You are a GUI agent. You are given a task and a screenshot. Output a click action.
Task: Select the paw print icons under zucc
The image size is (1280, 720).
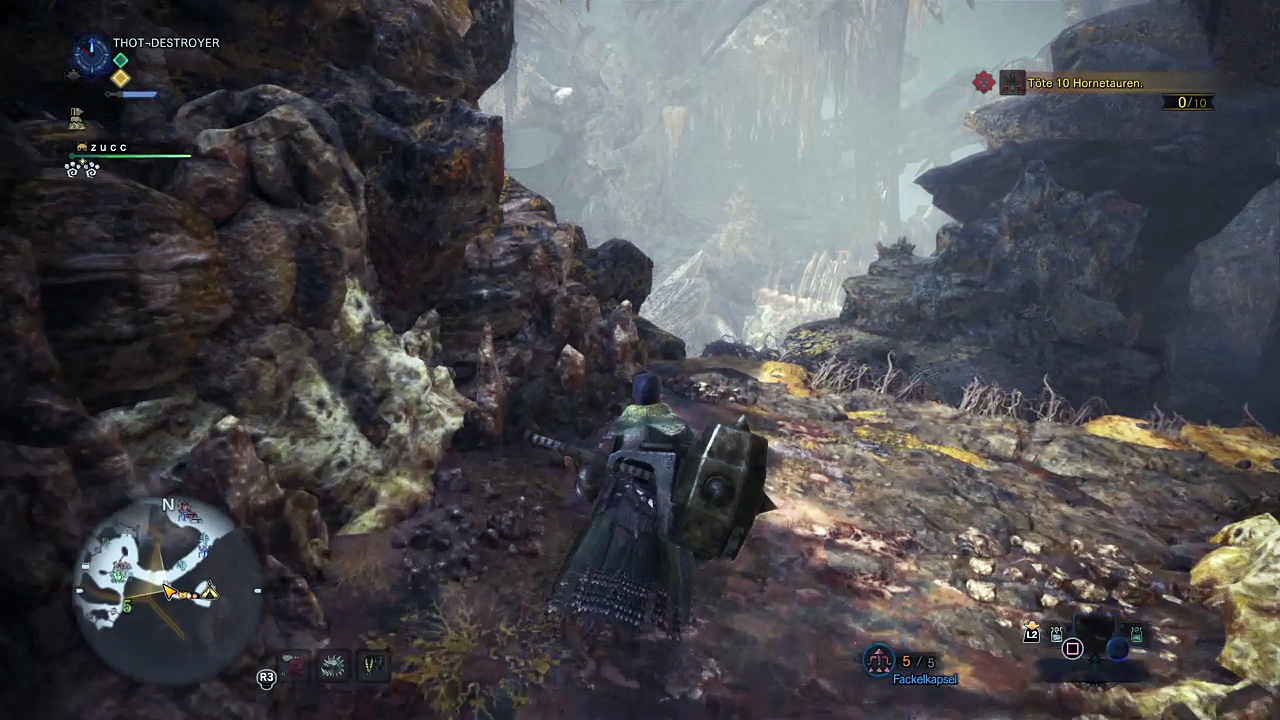(82, 171)
